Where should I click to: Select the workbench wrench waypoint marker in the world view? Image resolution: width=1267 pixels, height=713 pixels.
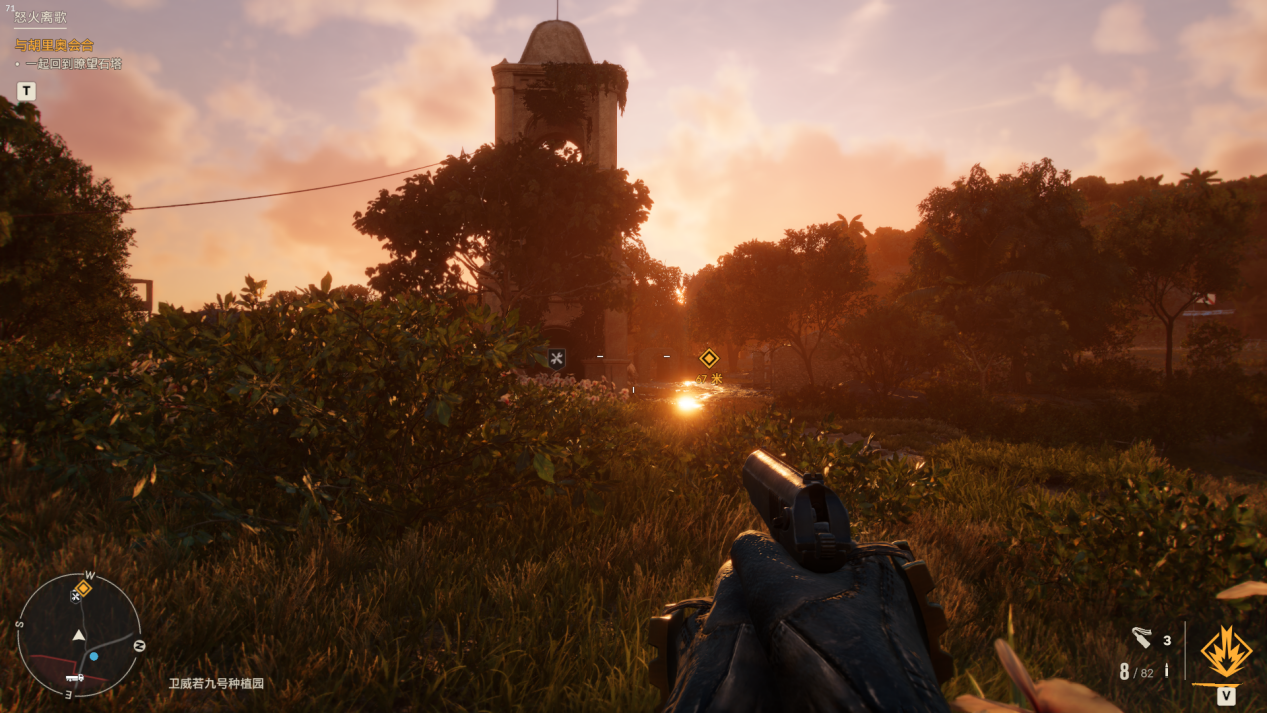pyautogui.click(x=557, y=358)
